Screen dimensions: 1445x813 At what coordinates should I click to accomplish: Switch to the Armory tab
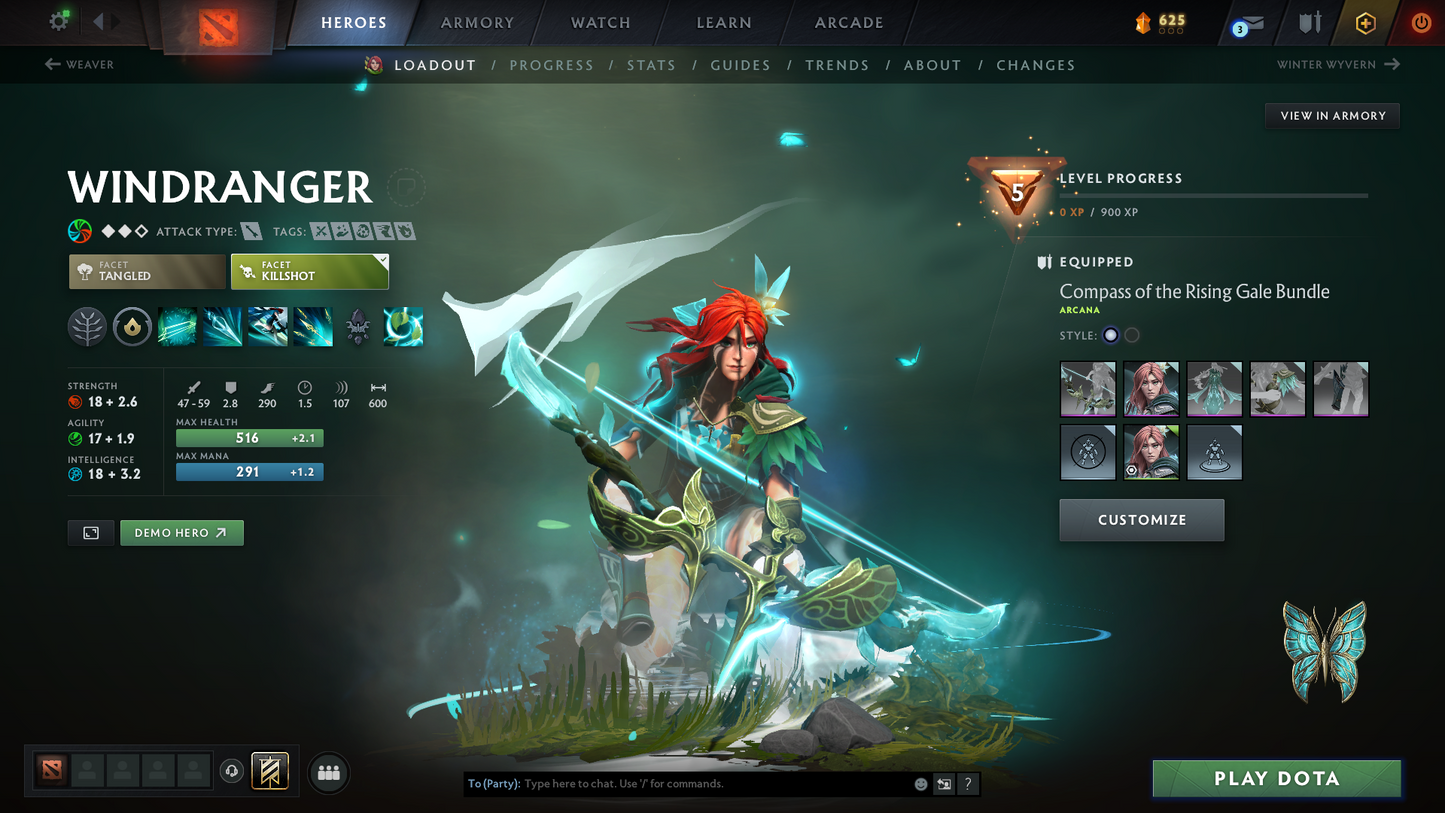[477, 23]
